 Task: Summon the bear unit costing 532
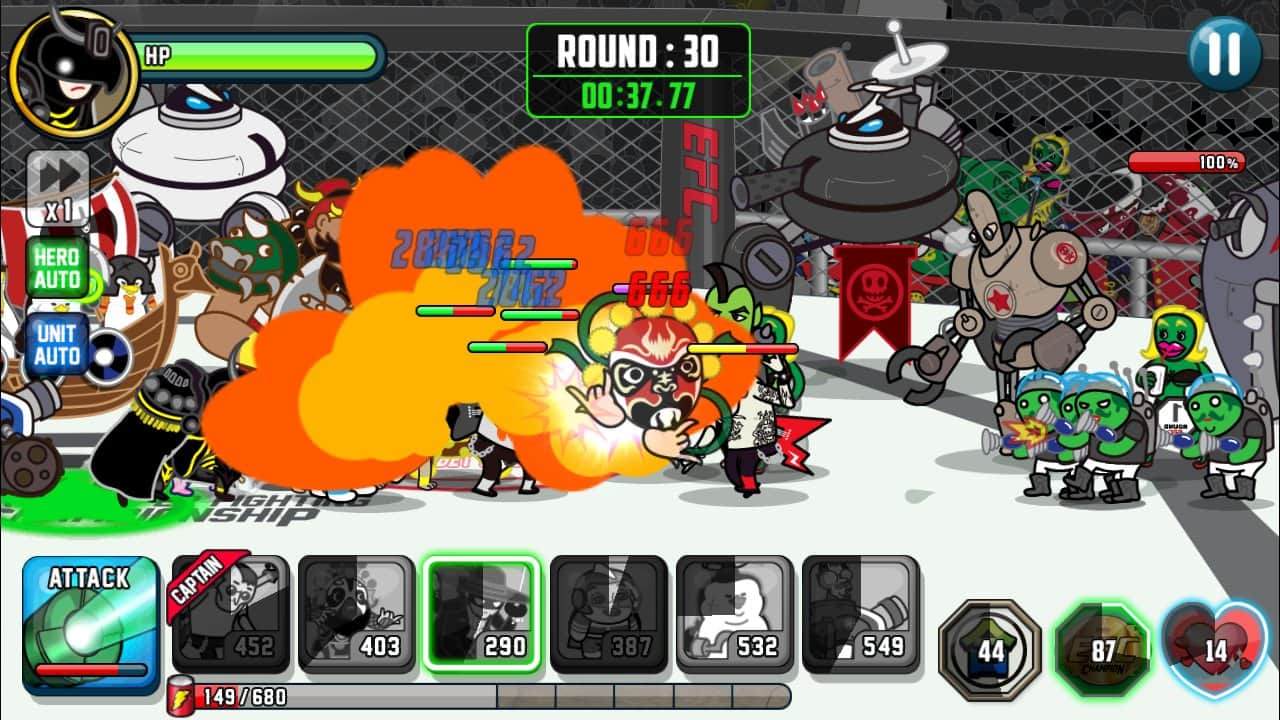coord(734,613)
